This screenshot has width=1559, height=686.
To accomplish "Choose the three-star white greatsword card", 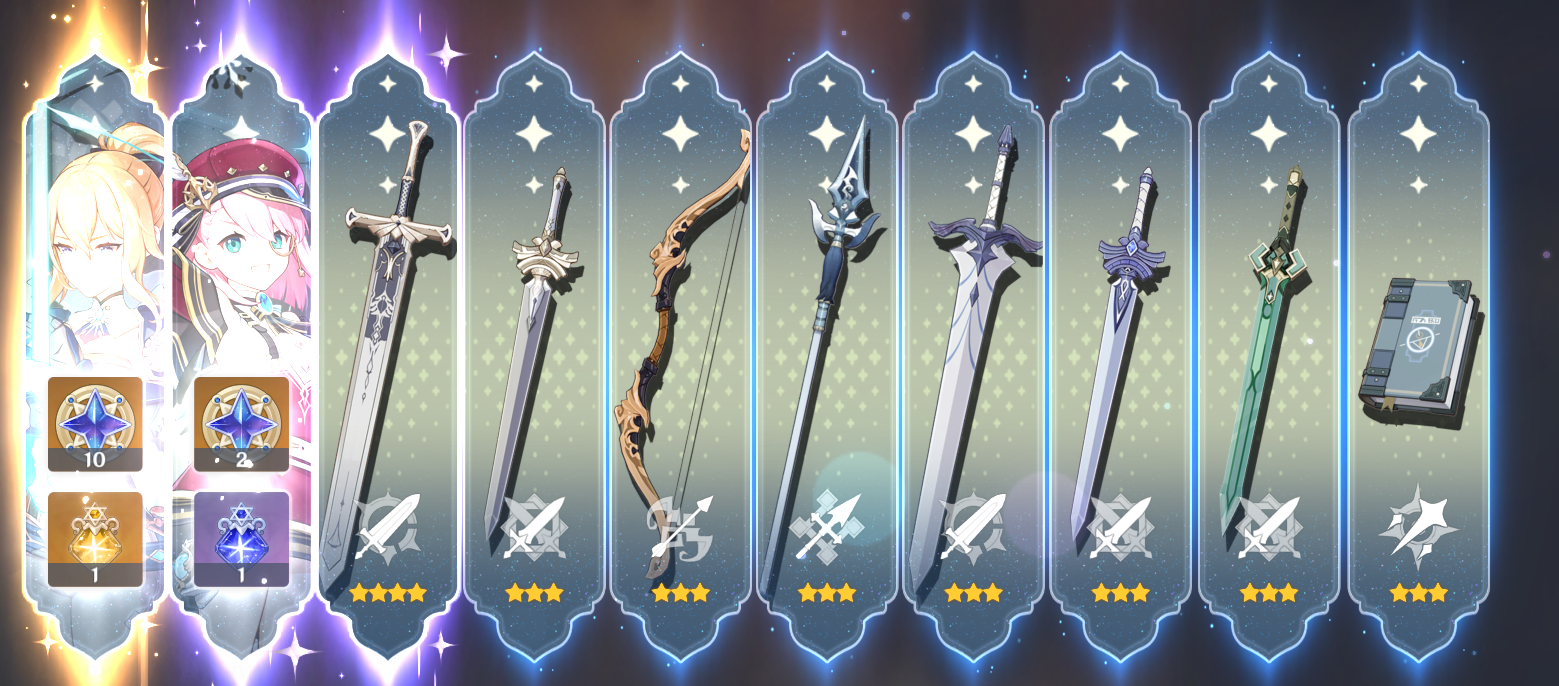I will pyautogui.click(x=973, y=350).
